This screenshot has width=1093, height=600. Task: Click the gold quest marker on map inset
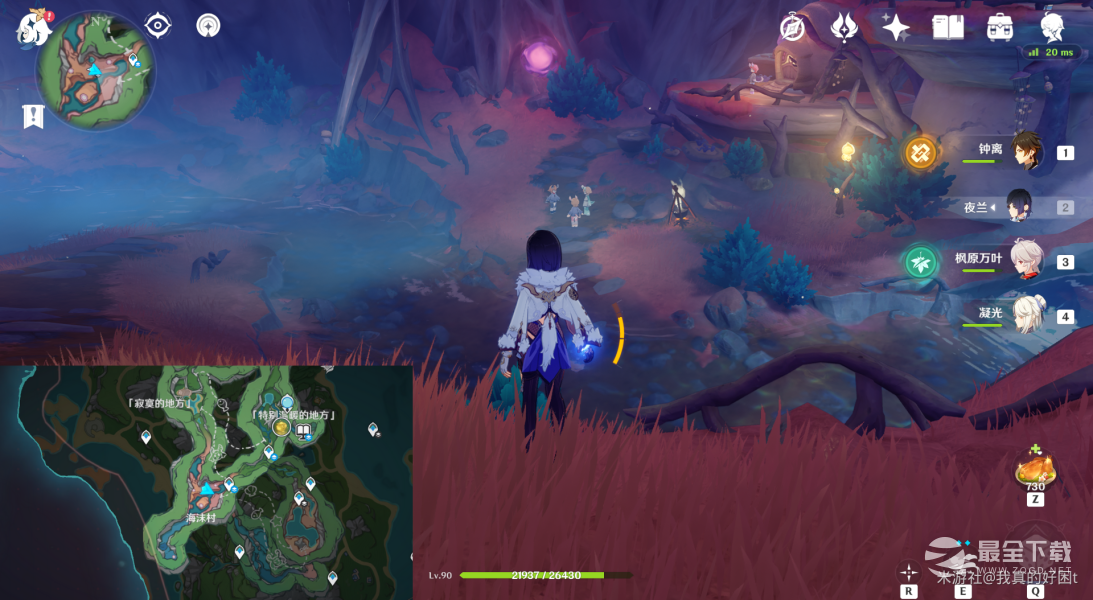point(282,429)
